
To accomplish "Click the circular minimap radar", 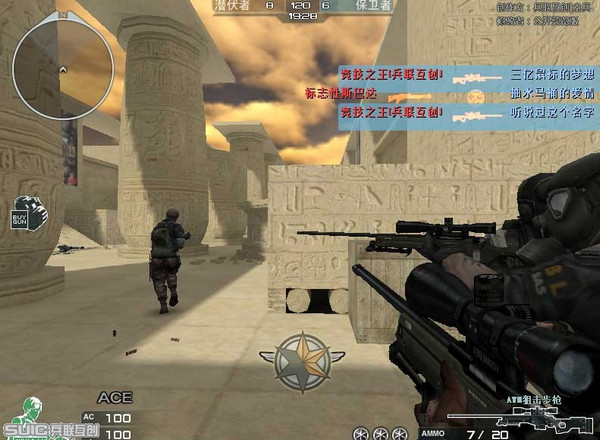I will coord(57,58).
